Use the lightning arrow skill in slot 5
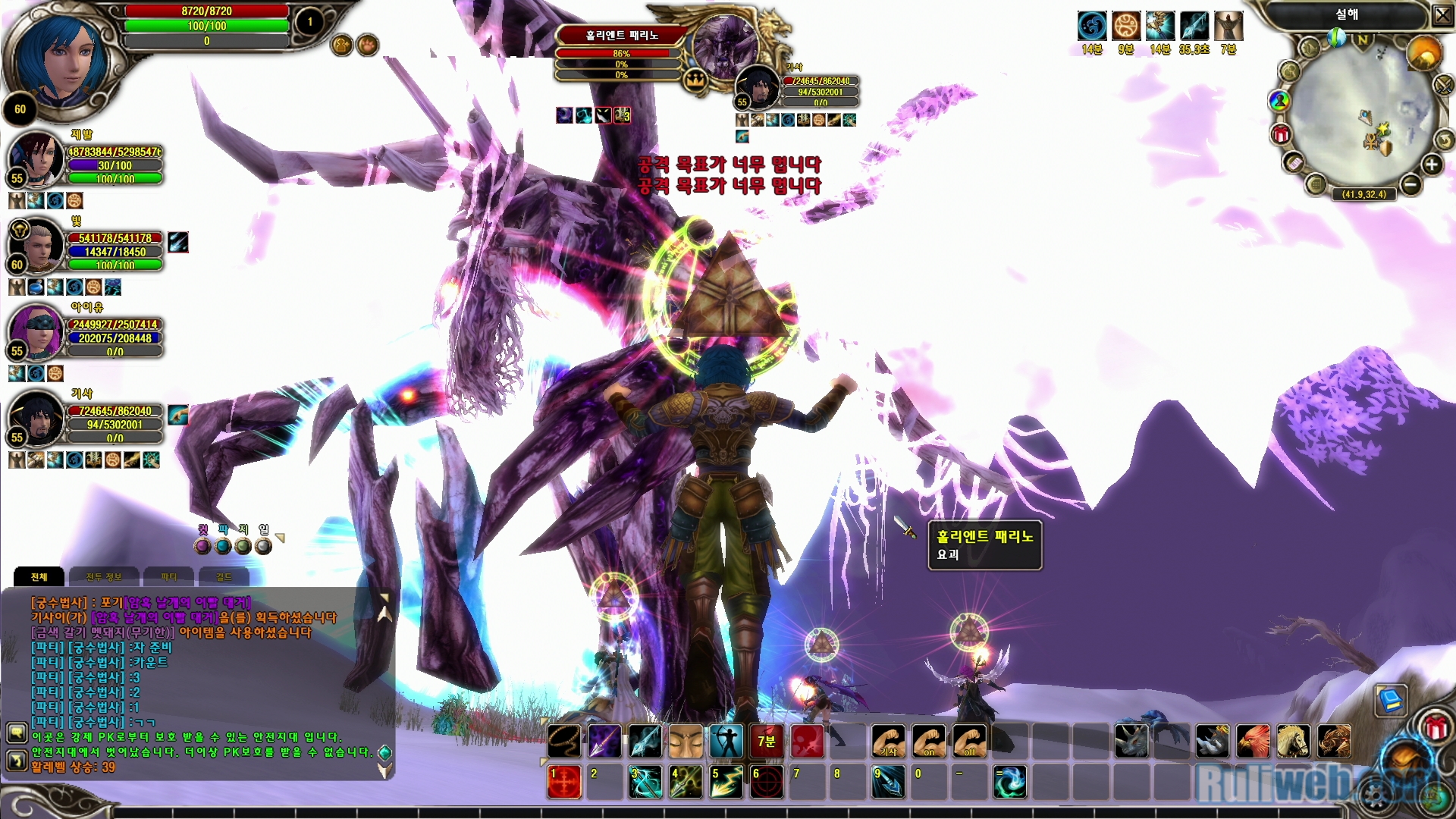The image size is (1456, 819). tap(726, 782)
